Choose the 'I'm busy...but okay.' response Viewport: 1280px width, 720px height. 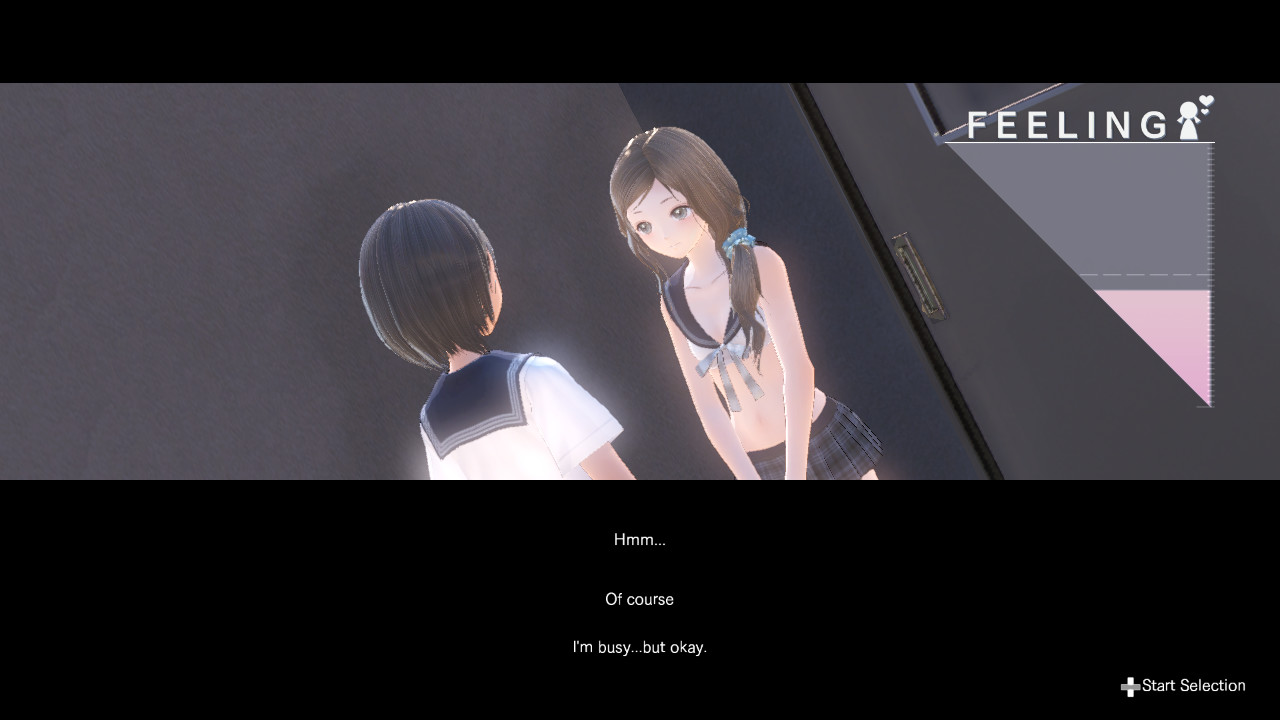pyautogui.click(x=640, y=647)
